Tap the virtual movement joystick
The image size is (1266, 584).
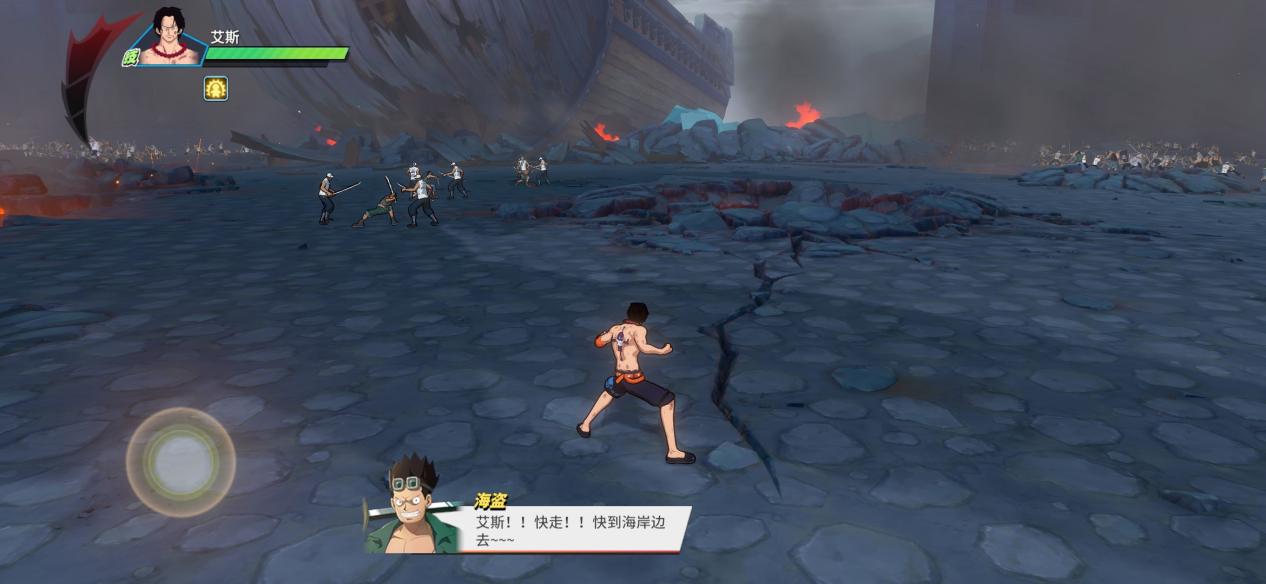pyautogui.click(x=181, y=462)
